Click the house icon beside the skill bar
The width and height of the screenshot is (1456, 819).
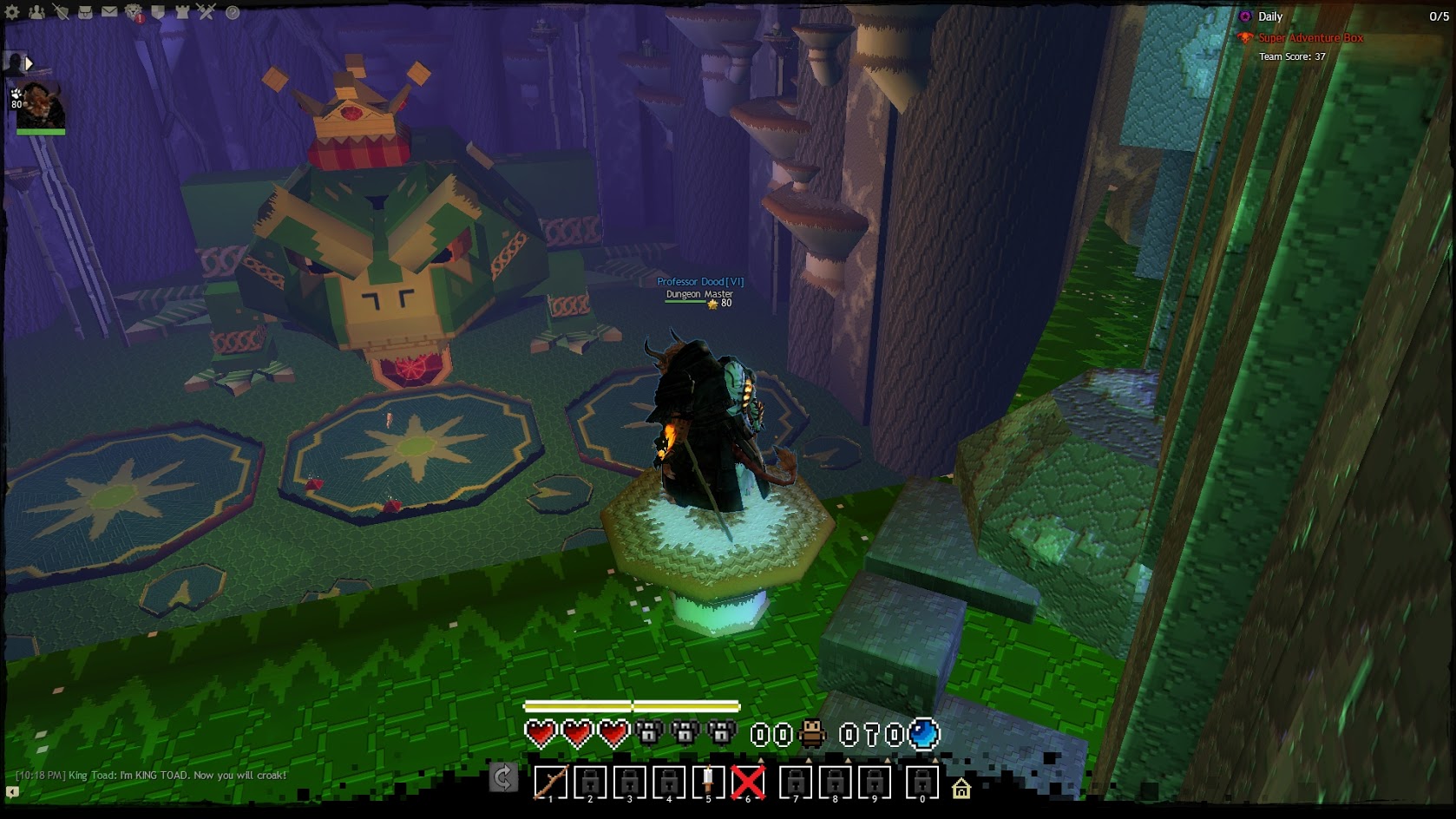click(961, 789)
